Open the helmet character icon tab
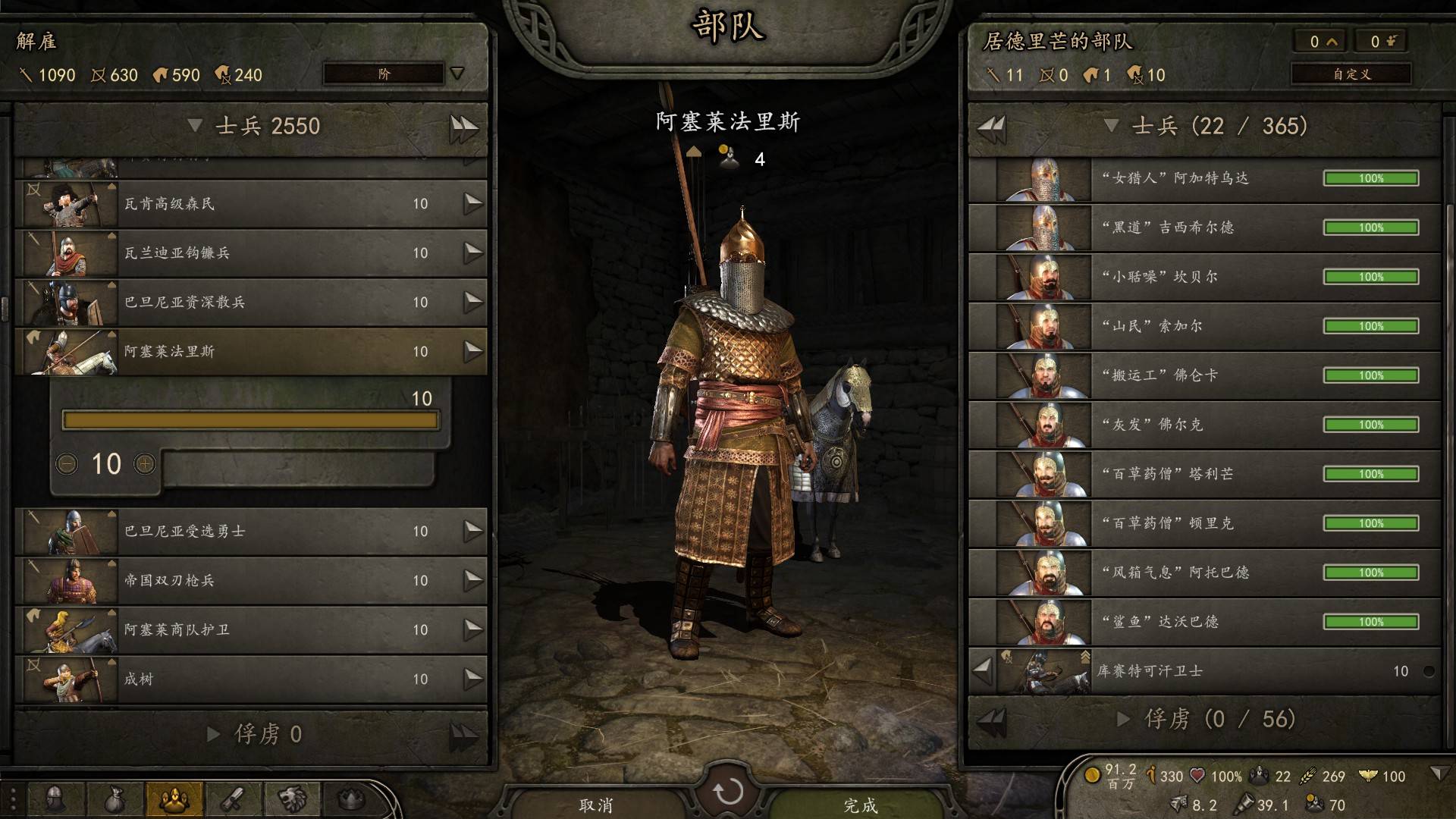This screenshot has height=819, width=1456. 56,799
